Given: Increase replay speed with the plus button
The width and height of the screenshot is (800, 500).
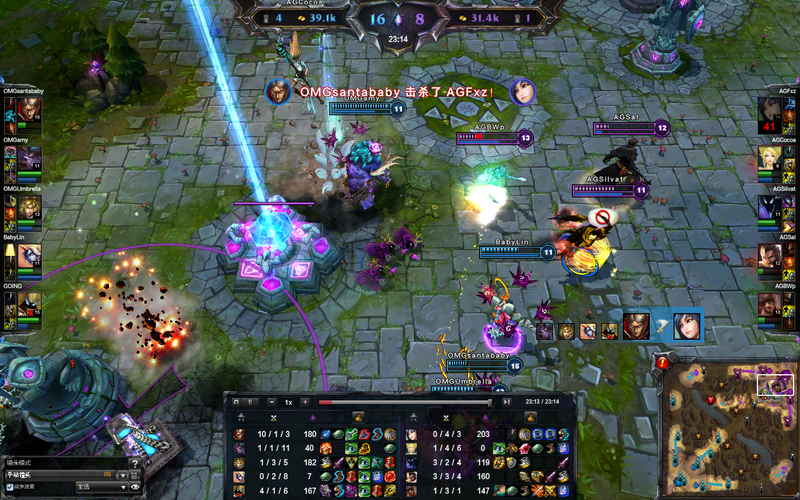Looking at the screenshot, I should [305, 402].
